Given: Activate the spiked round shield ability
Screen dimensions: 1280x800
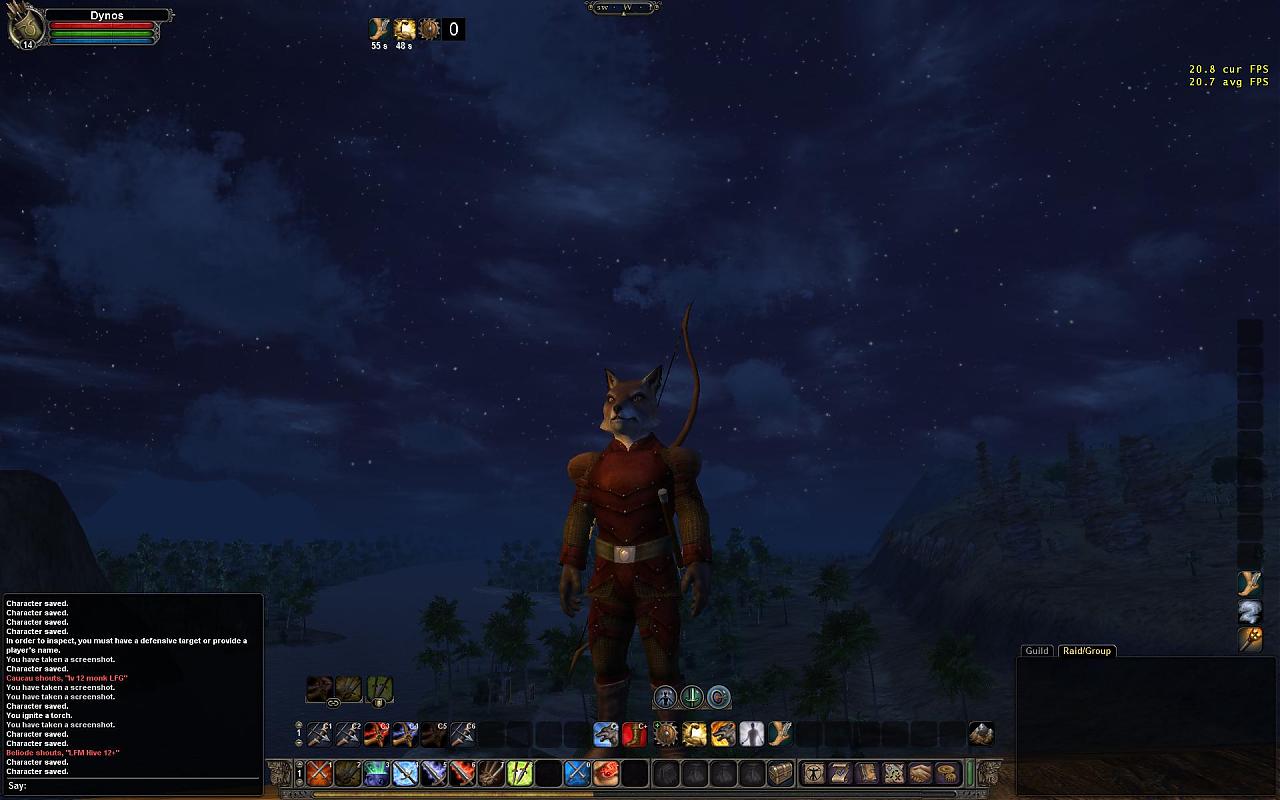Looking at the screenshot, I should tap(666, 735).
